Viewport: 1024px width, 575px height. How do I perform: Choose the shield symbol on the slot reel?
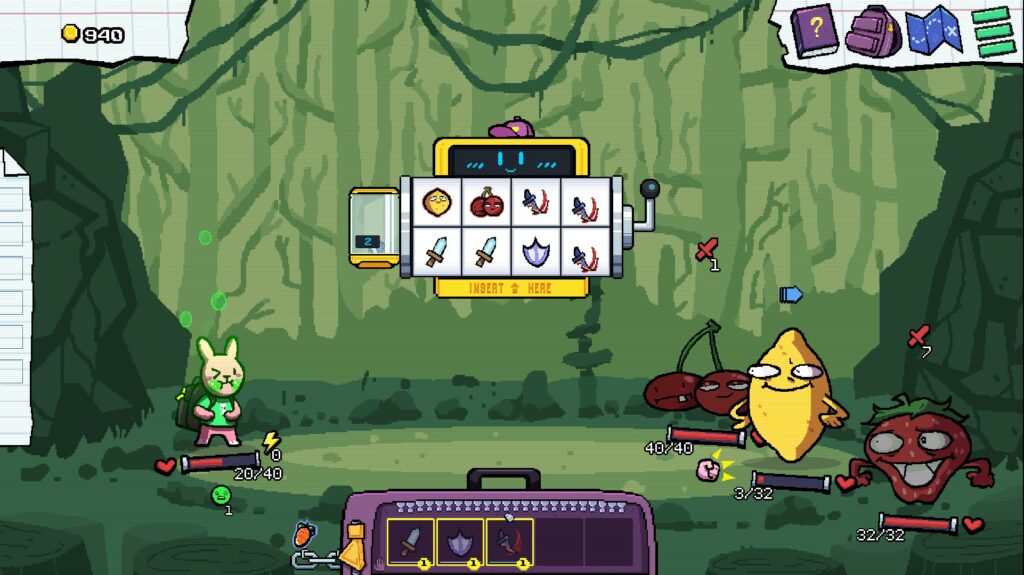537,252
